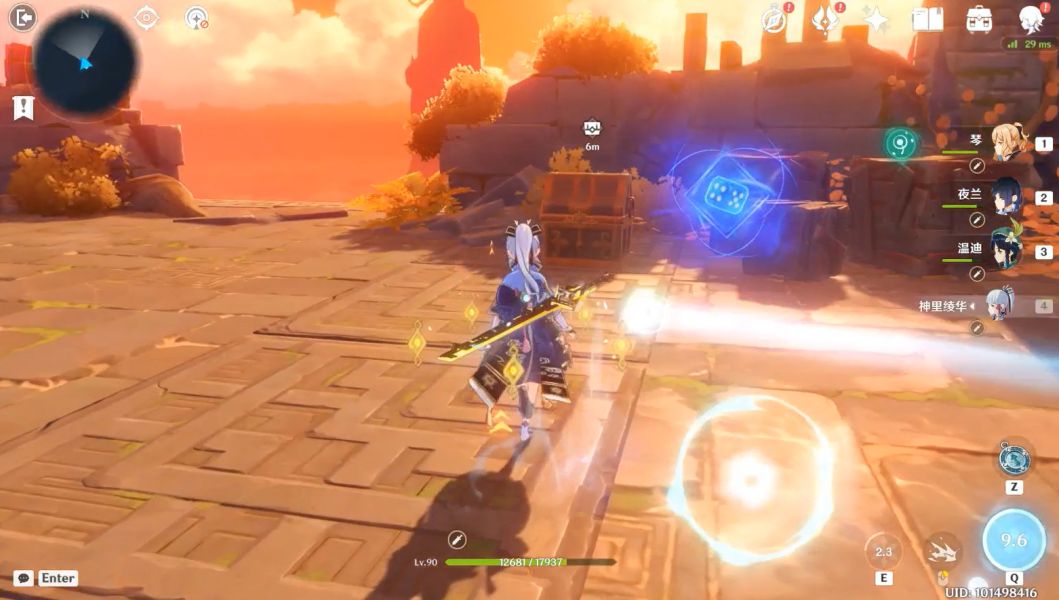Open the chat speech bubble icon

click(x=23, y=578)
